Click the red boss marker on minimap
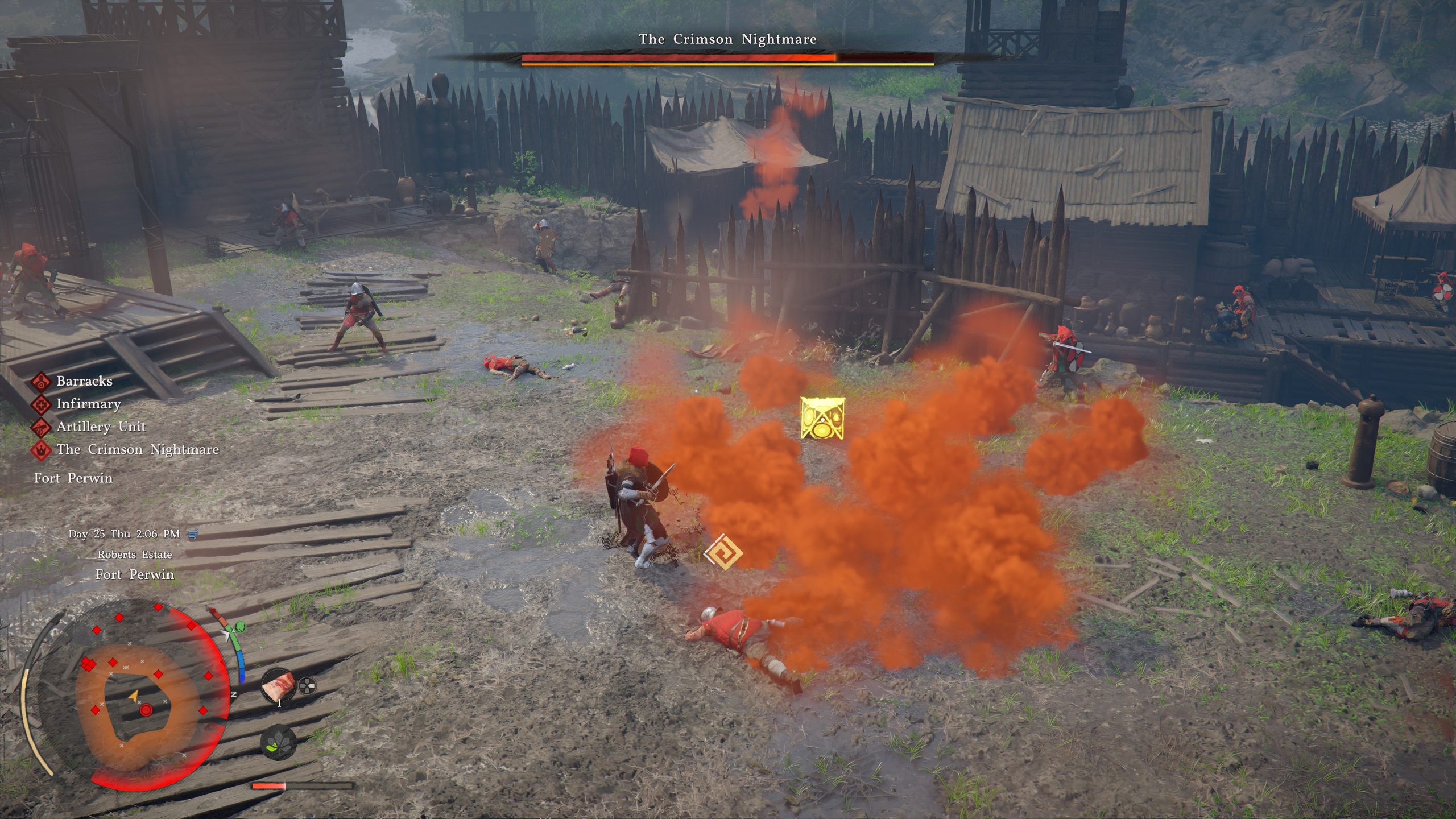The image size is (1456, 819). 146,710
